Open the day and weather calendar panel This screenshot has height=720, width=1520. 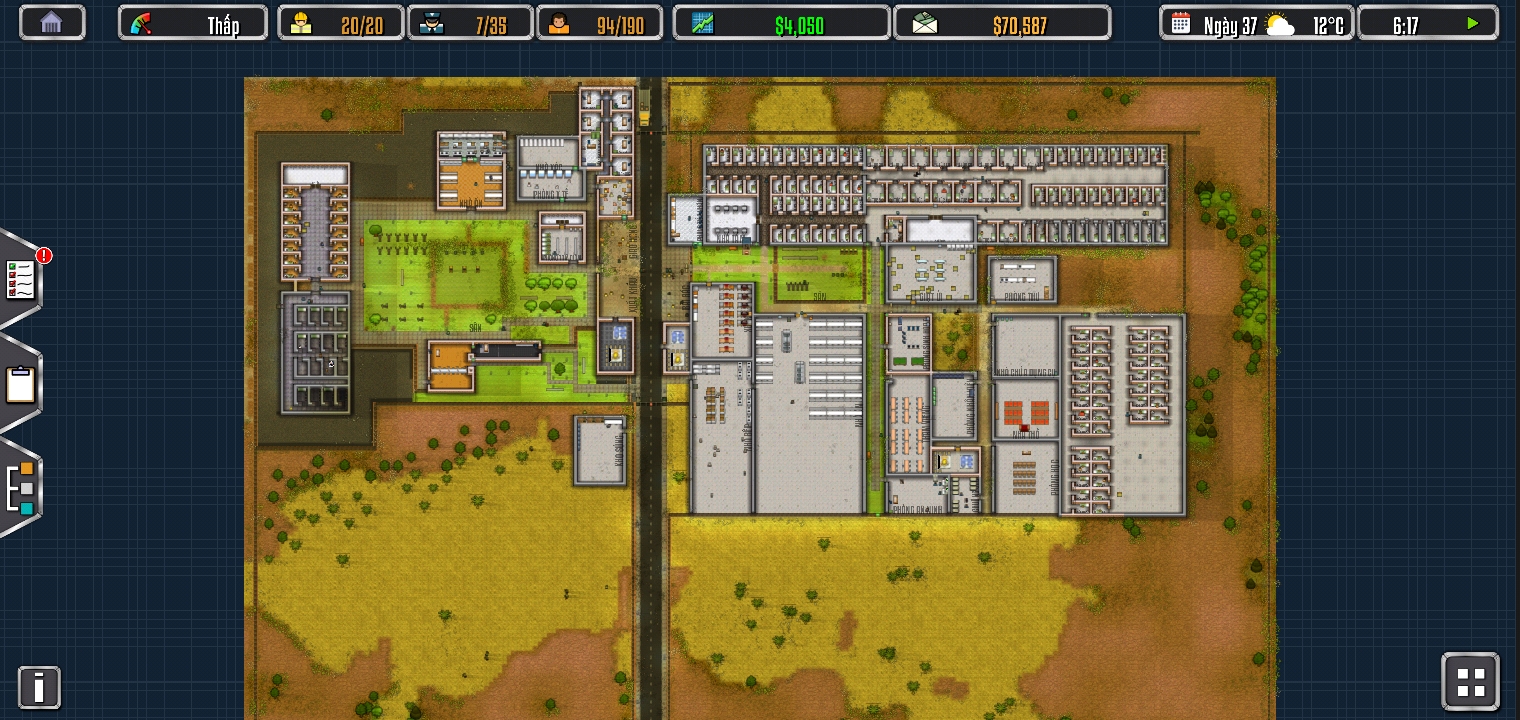1256,23
